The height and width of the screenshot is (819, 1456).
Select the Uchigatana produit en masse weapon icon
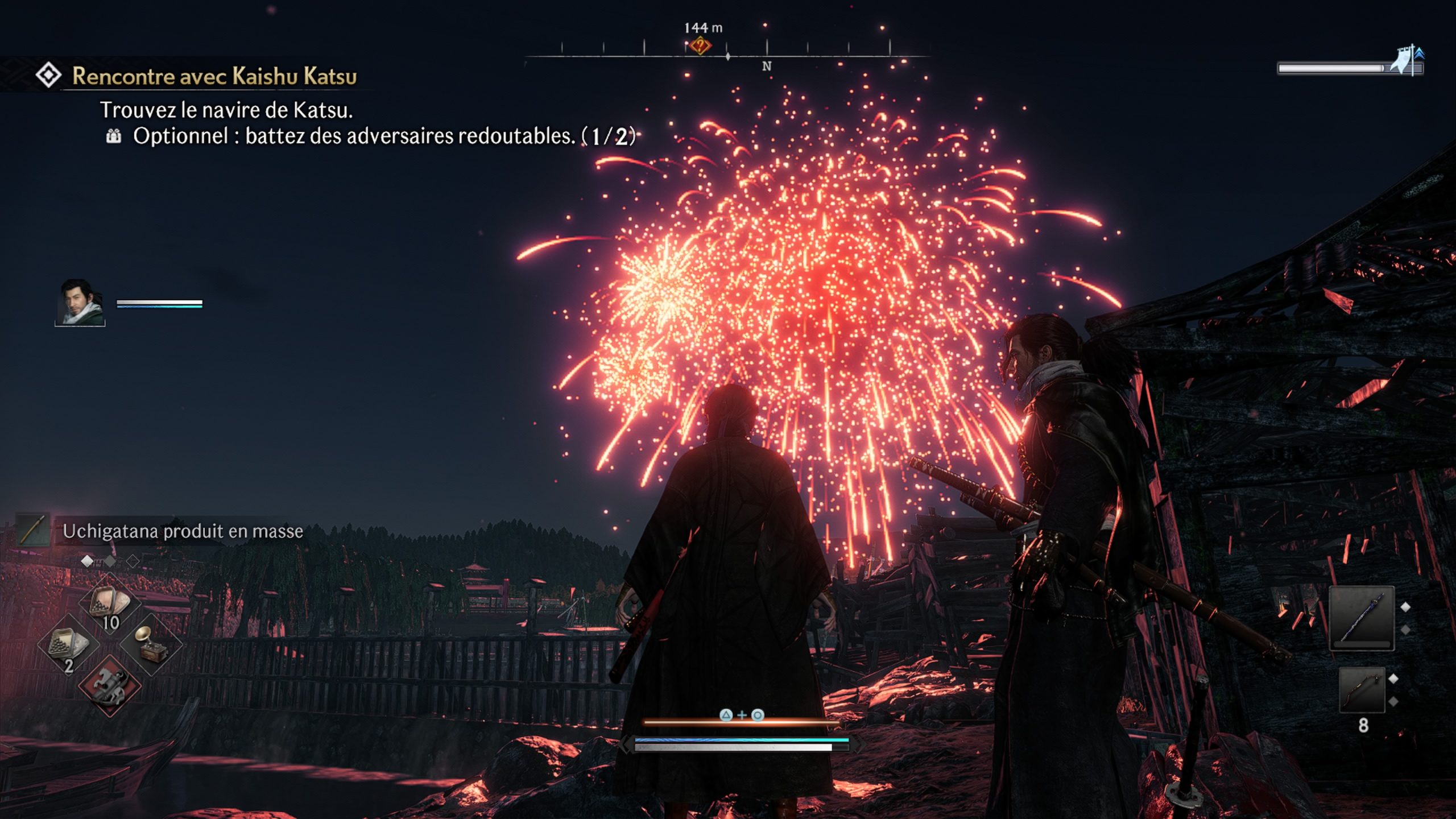(x=33, y=531)
